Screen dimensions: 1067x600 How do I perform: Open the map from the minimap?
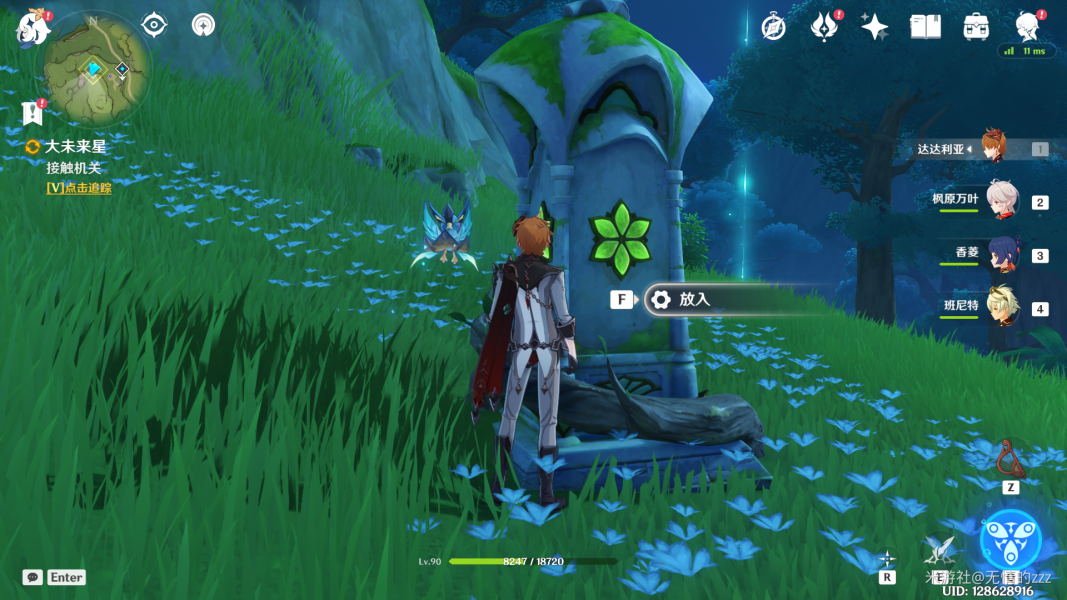click(x=97, y=67)
